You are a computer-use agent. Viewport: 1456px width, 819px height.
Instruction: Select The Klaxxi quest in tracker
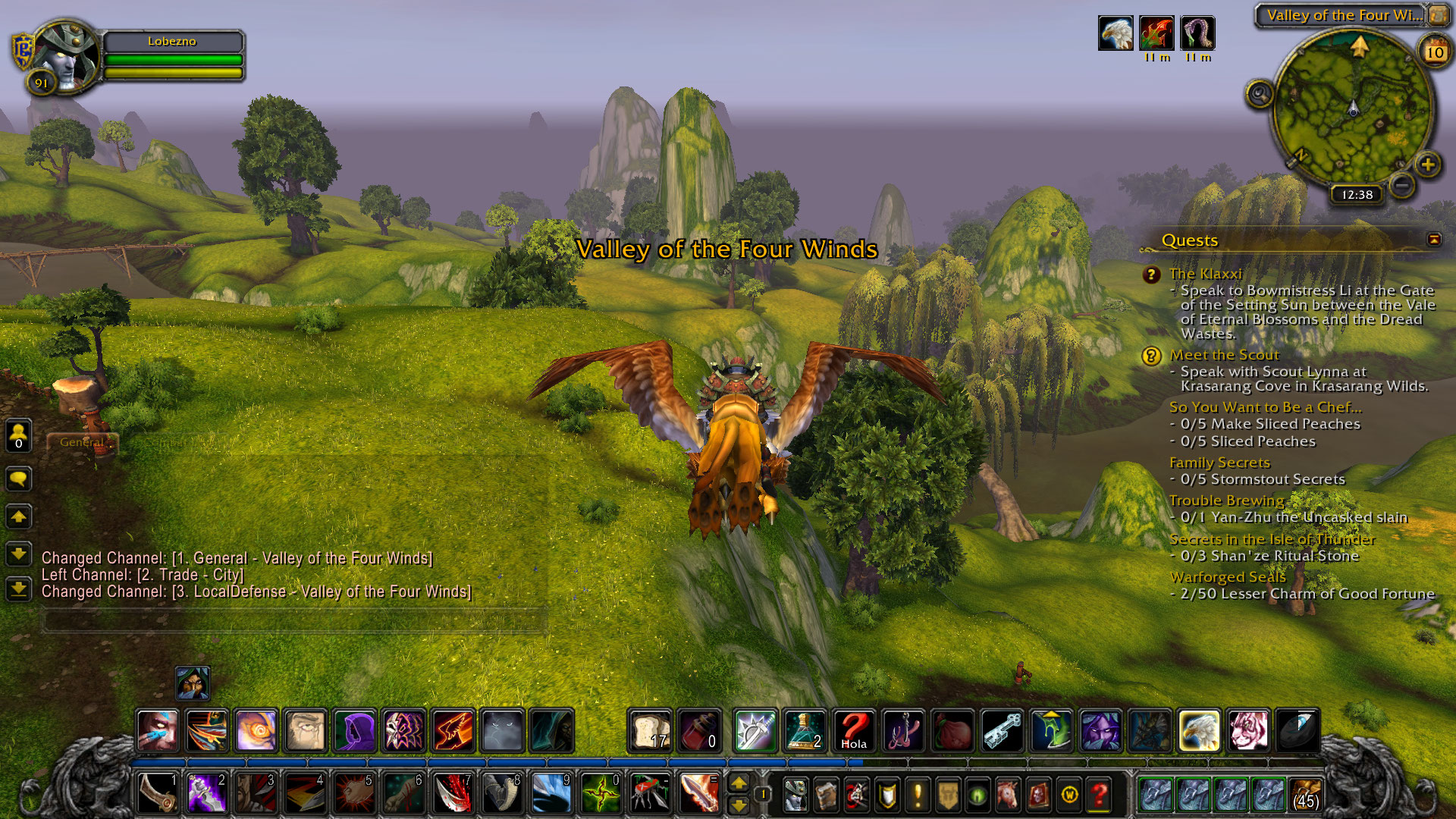click(x=1205, y=274)
